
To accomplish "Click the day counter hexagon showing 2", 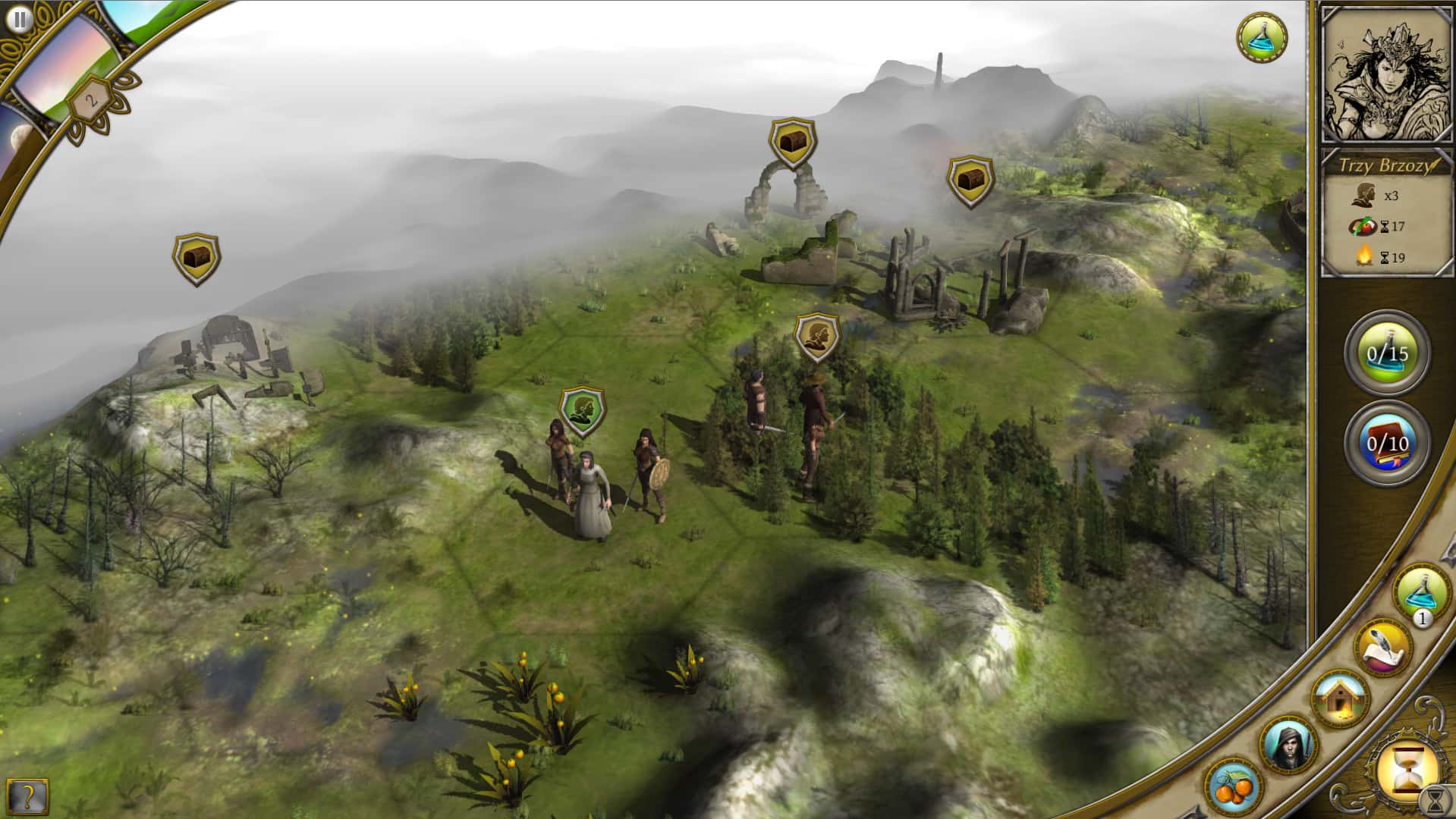I will (90, 98).
